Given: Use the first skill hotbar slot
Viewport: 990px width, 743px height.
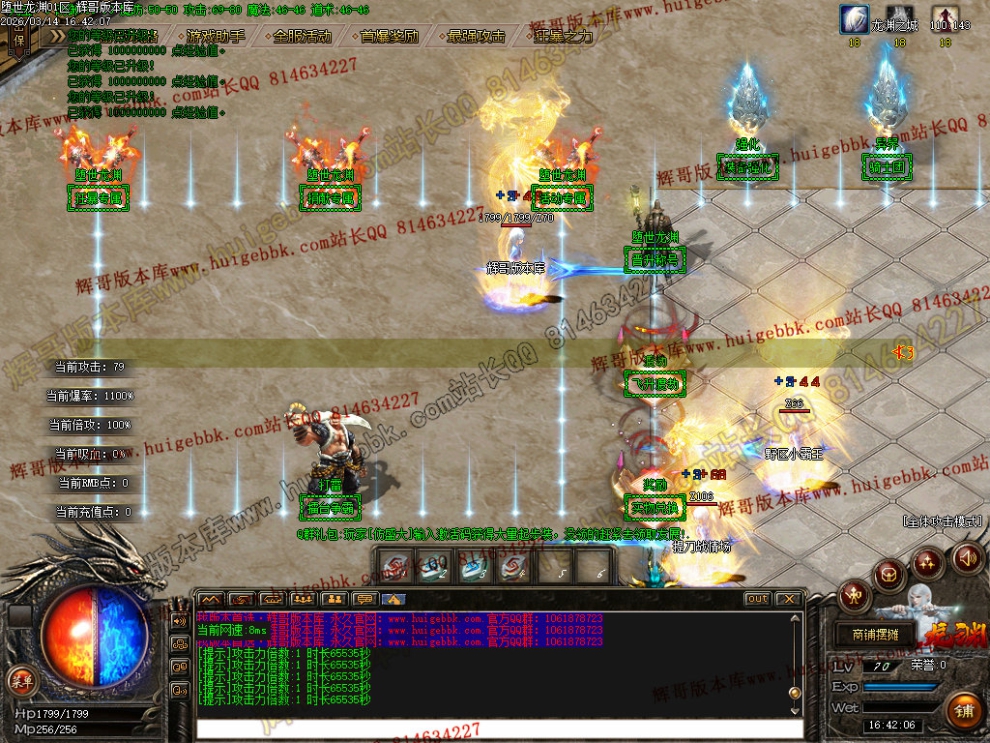Looking at the screenshot, I should 397,567.
